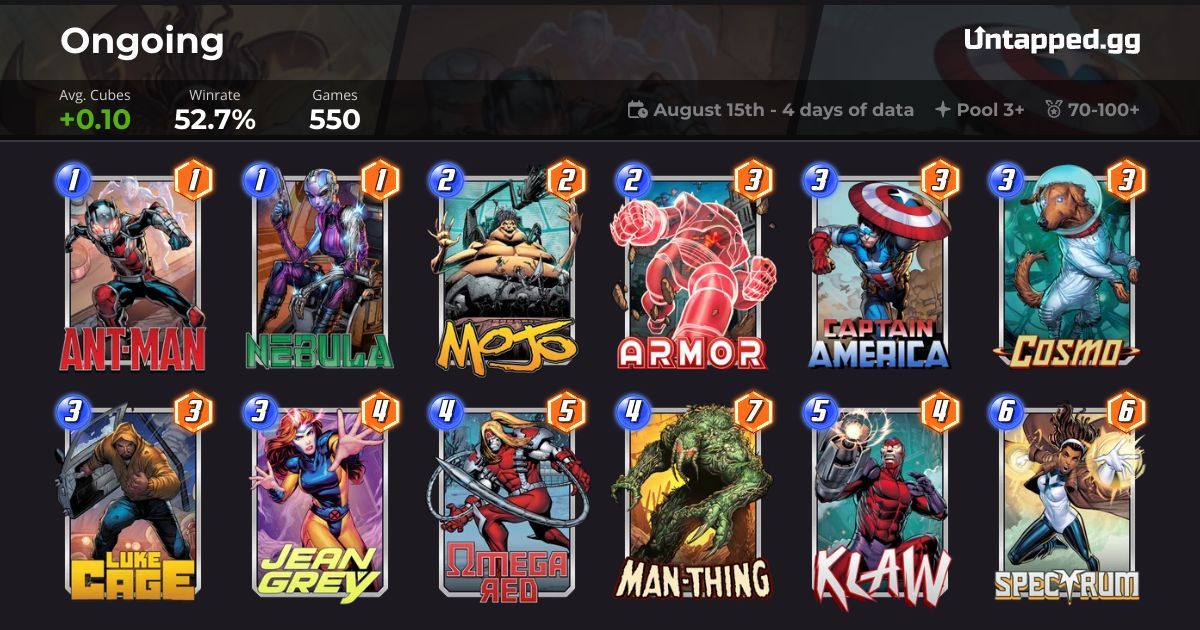1200x630 pixels.
Task: Click the Captain America card
Action: click(x=879, y=270)
